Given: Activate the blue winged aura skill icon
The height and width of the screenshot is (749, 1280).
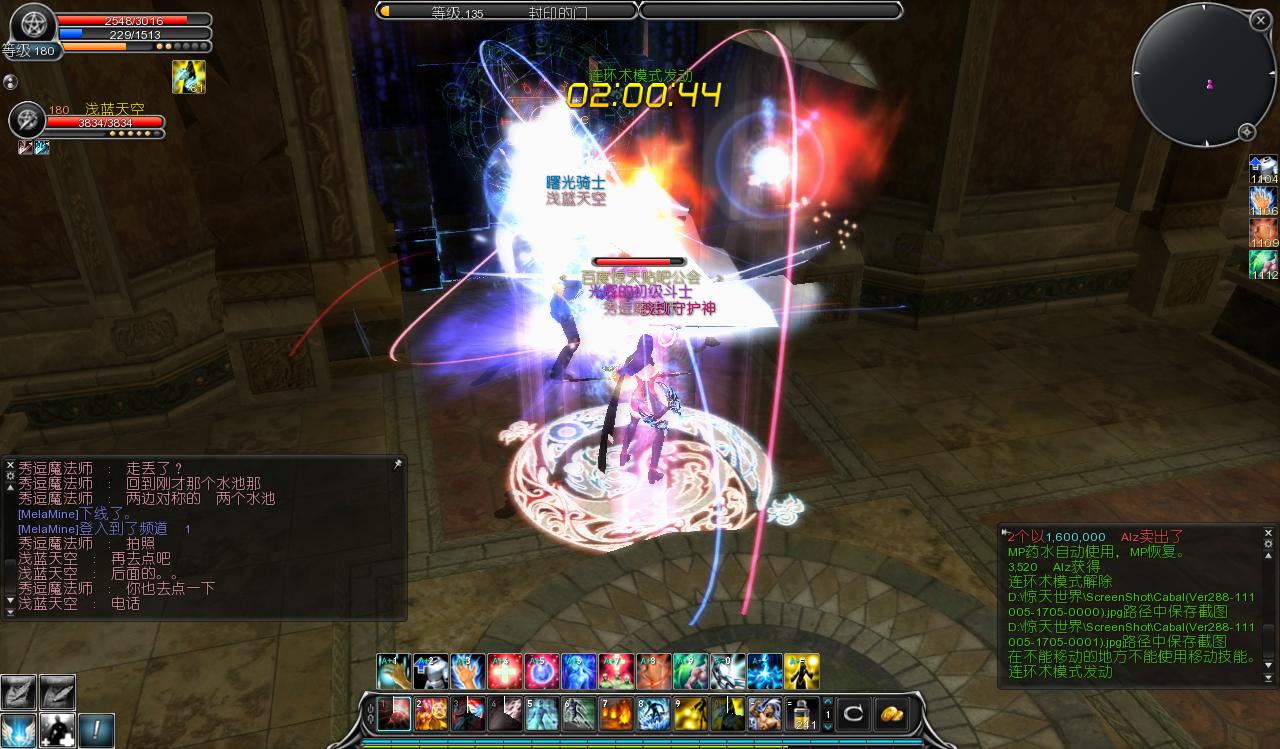Looking at the screenshot, I should [19, 731].
